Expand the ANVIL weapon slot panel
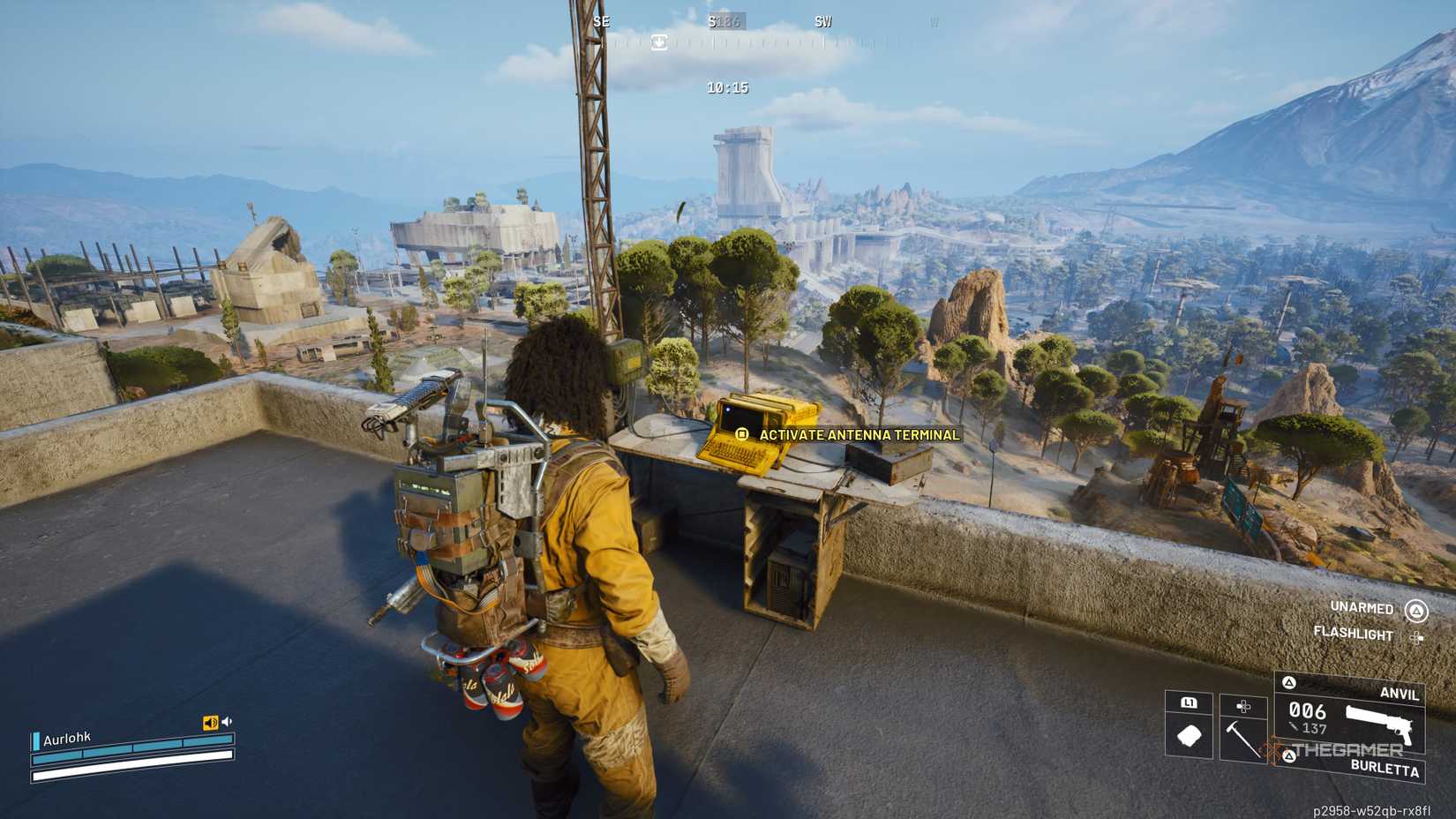Image resolution: width=1456 pixels, height=819 pixels. click(x=1289, y=682)
